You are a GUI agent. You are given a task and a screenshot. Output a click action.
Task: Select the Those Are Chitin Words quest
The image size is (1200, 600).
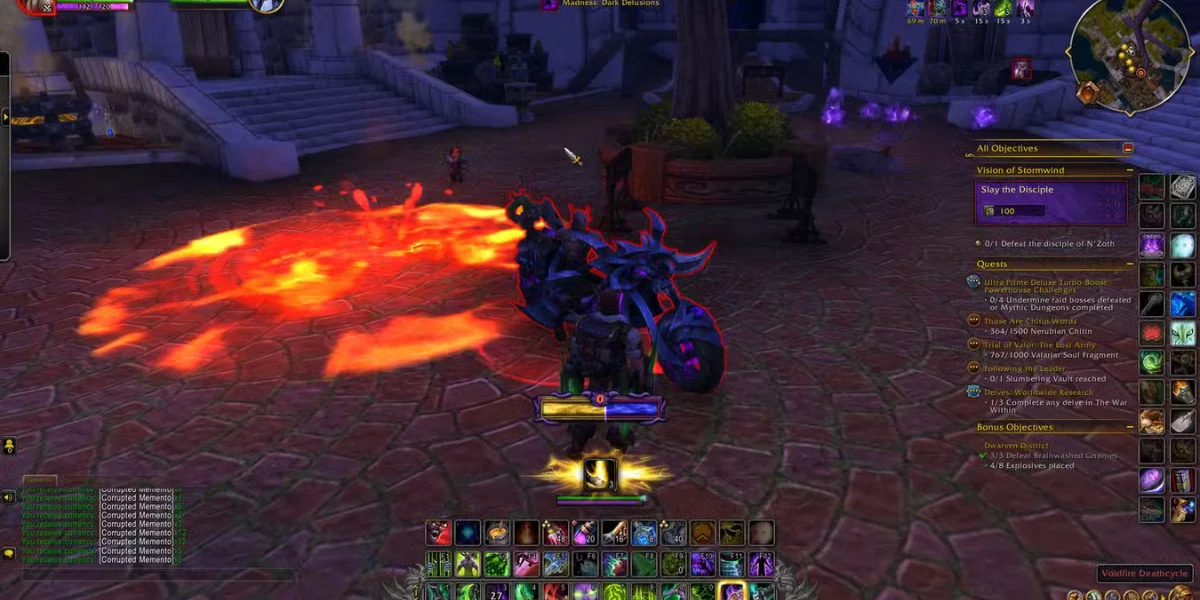(x=1029, y=321)
